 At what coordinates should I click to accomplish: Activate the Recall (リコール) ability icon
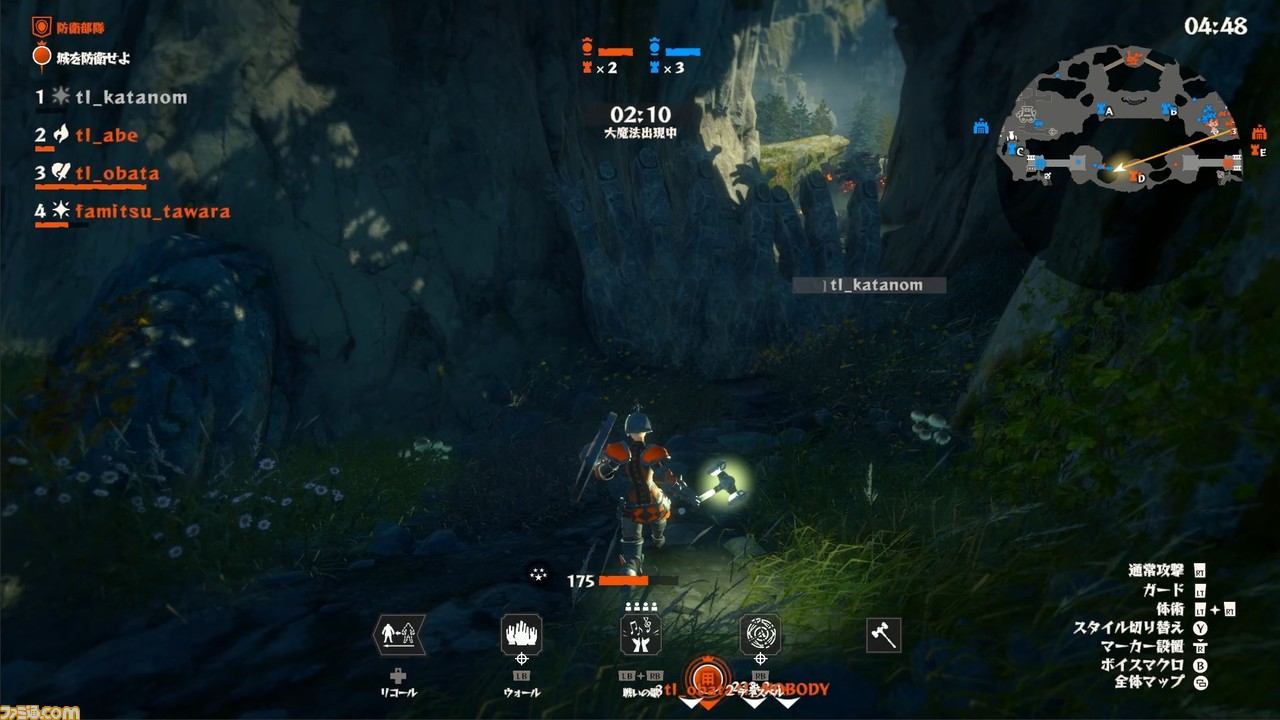pyautogui.click(x=398, y=634)
